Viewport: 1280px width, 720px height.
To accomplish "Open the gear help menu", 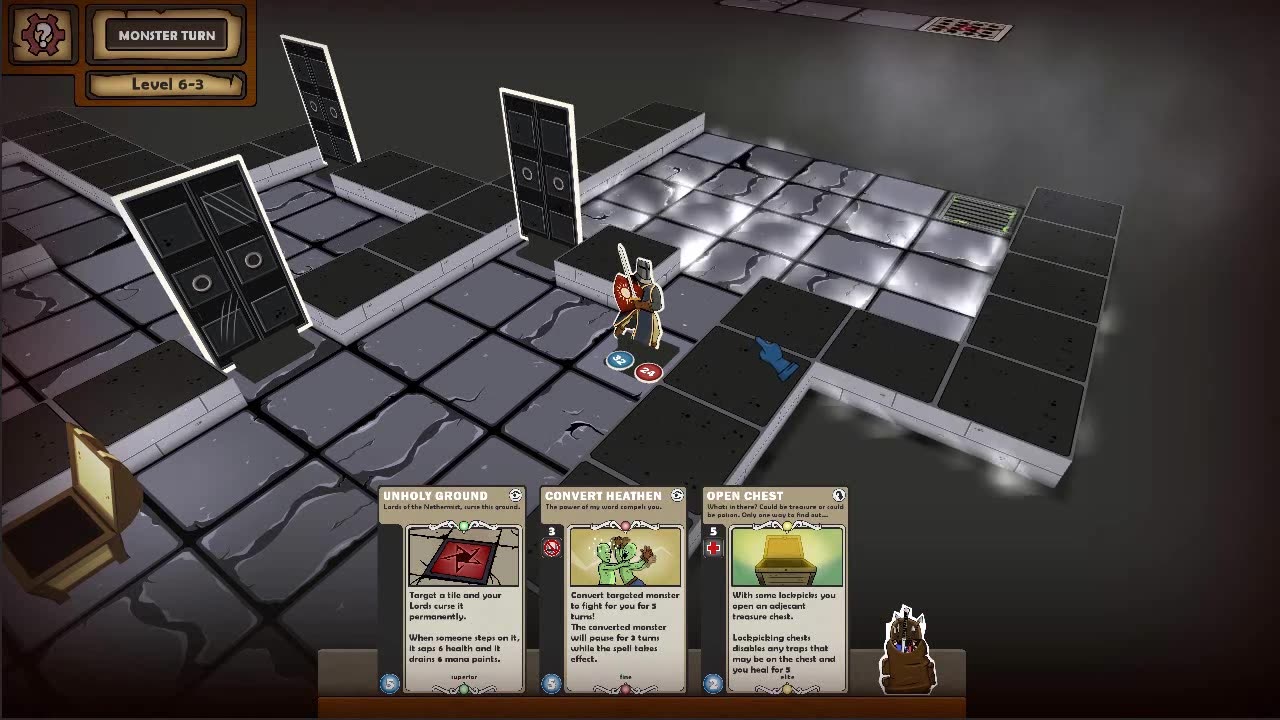I will tap(42, 36).
